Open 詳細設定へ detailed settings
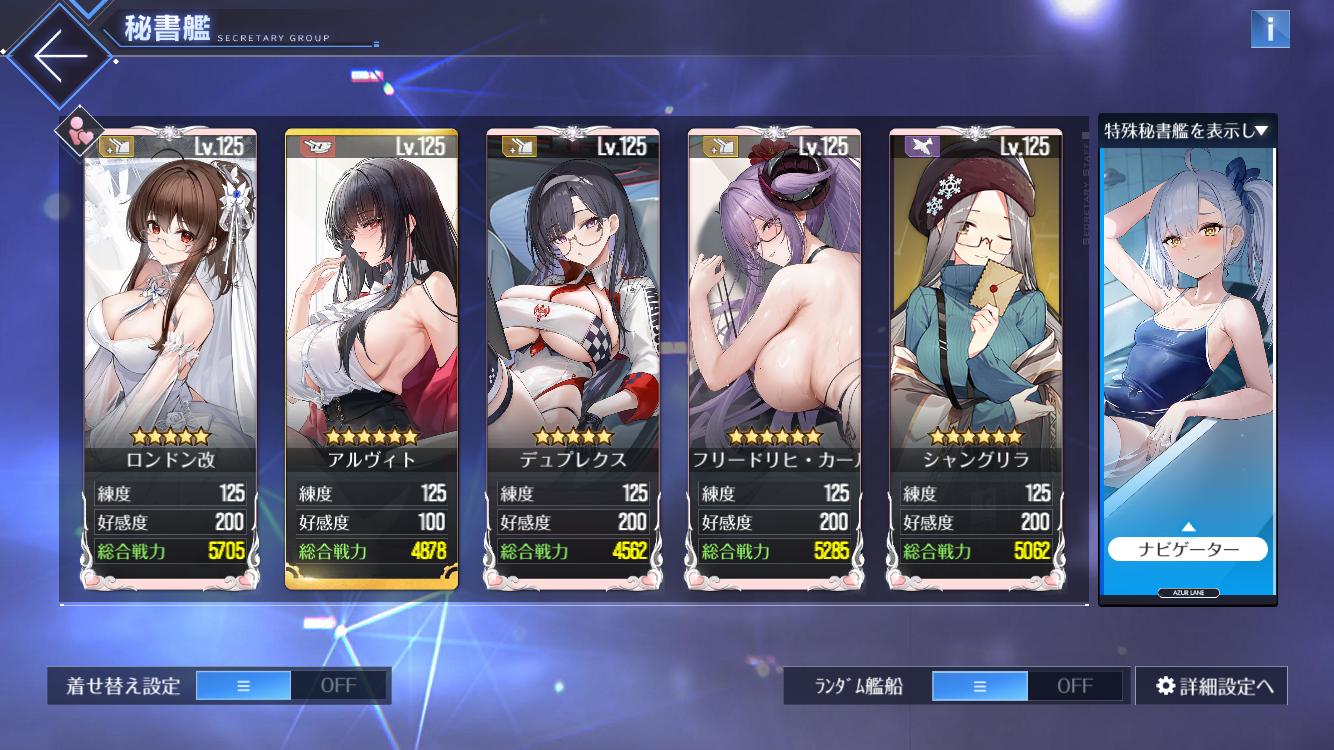Image resolution: width=1334 pixels, height=750 pixels. [x=1211, y=686]
